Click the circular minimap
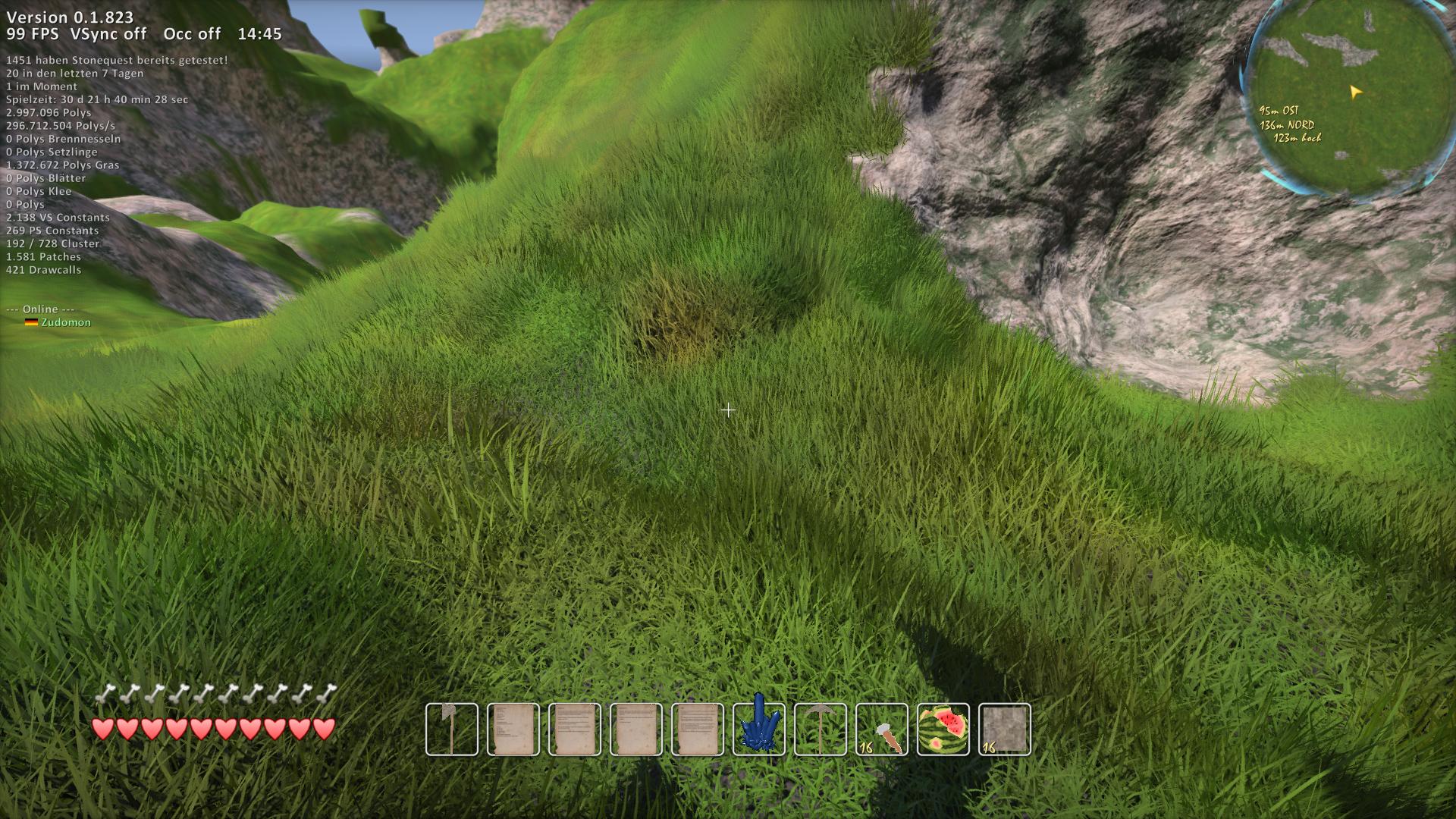The width and height of the screenshot is (1456, 819). click(1348, 99)
